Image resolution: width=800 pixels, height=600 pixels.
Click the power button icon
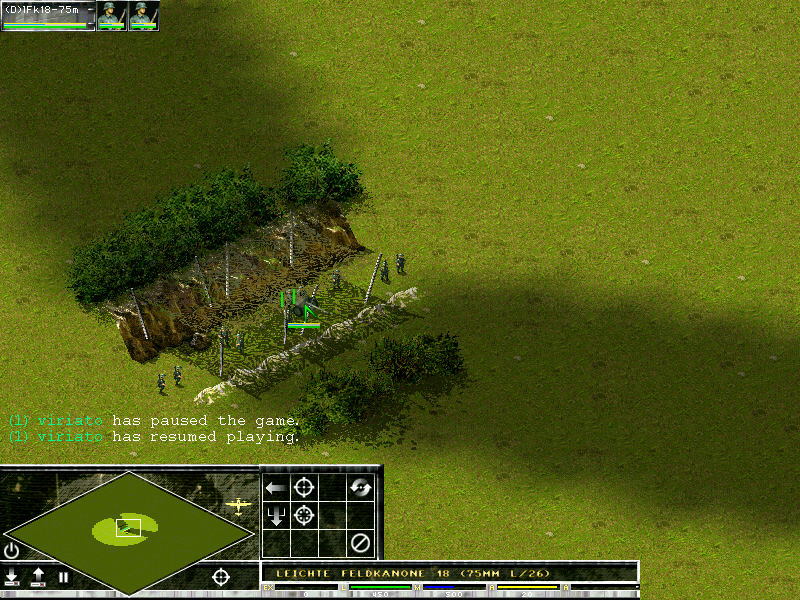pyautogui.click(x=12, y=551)
